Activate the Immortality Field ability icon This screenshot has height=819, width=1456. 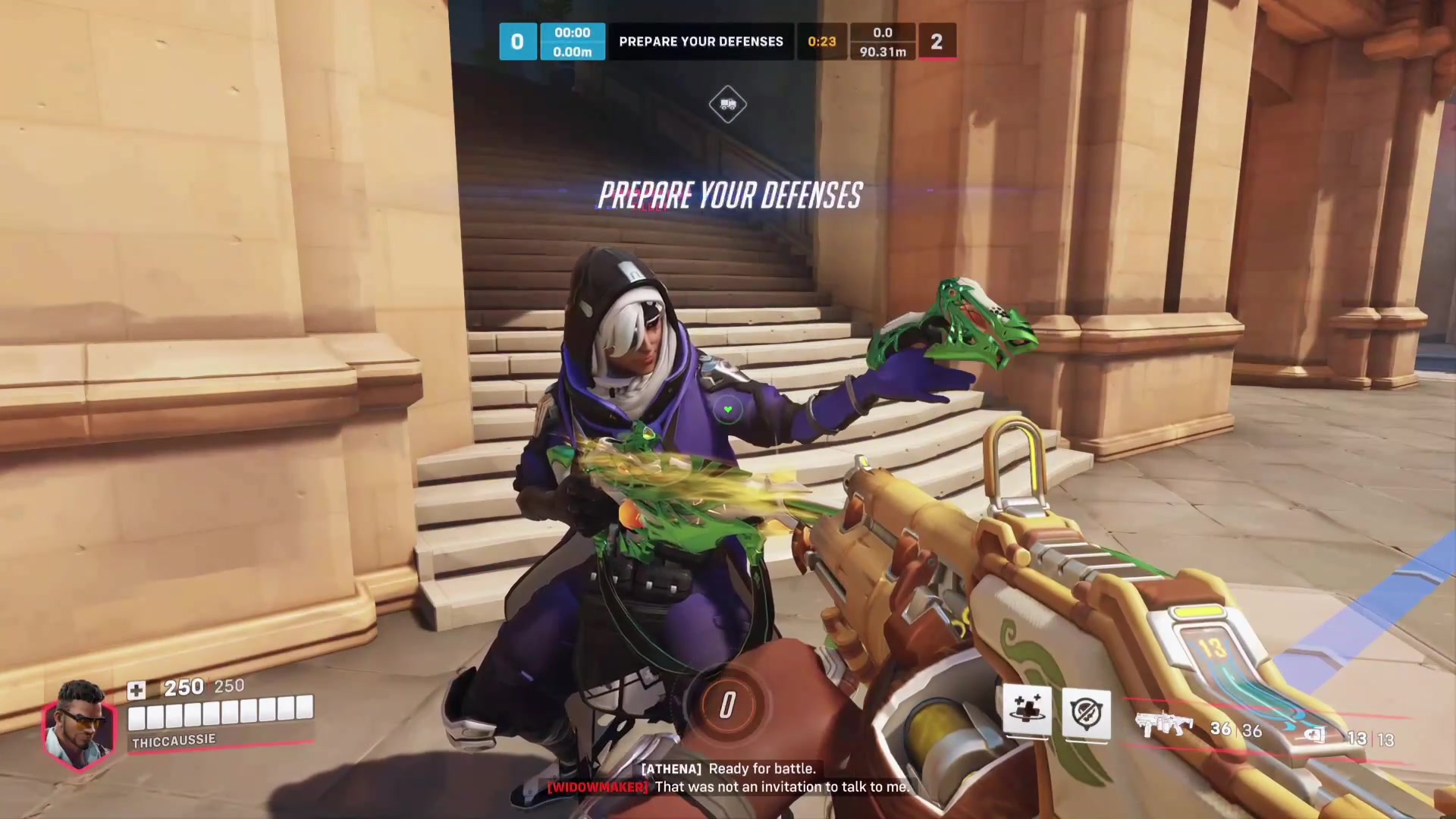point(1086,714)
